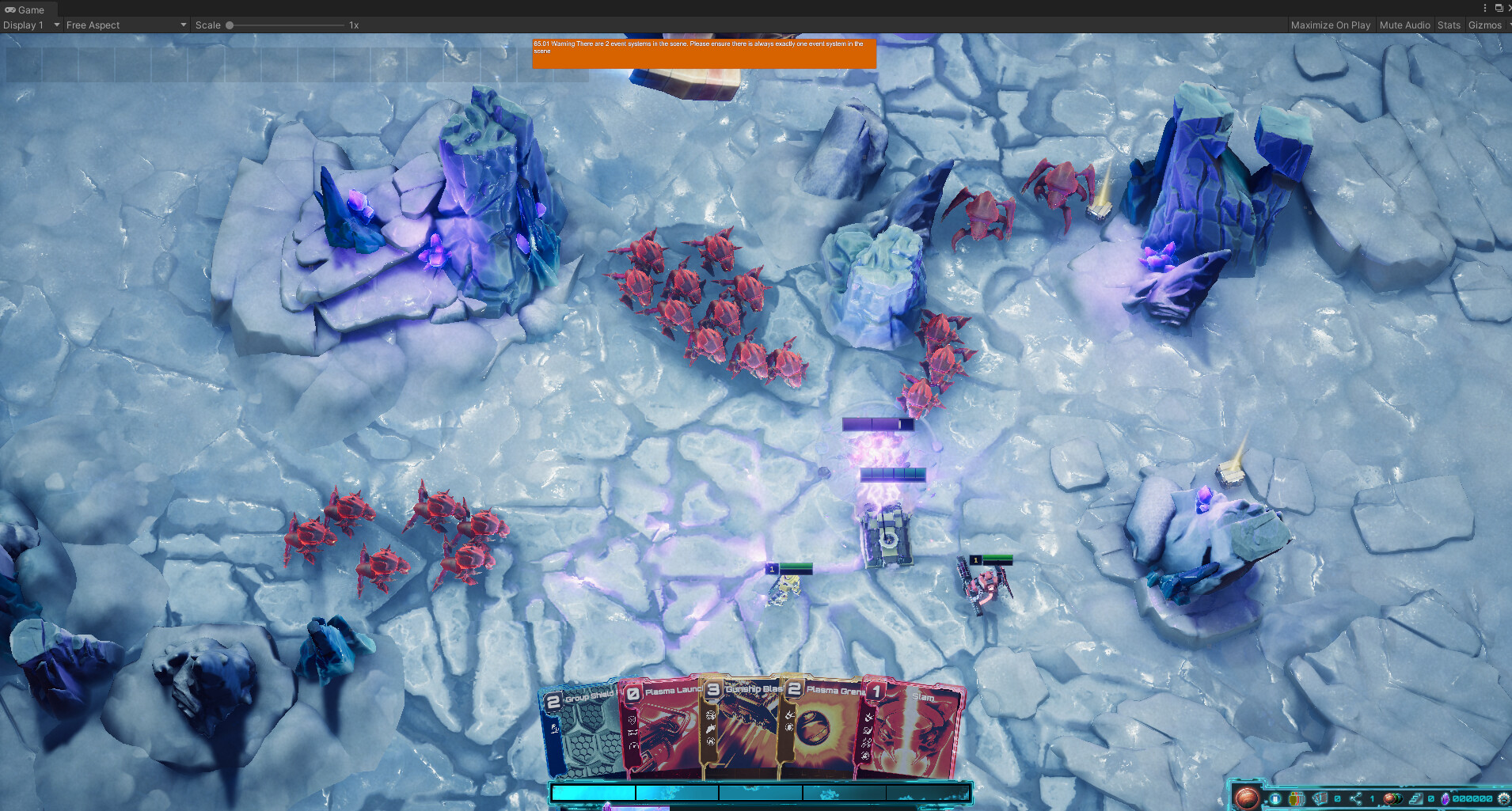Open the gear settings icon at HUD far right
1512x811 pixels.
[x=1503, y=798]
